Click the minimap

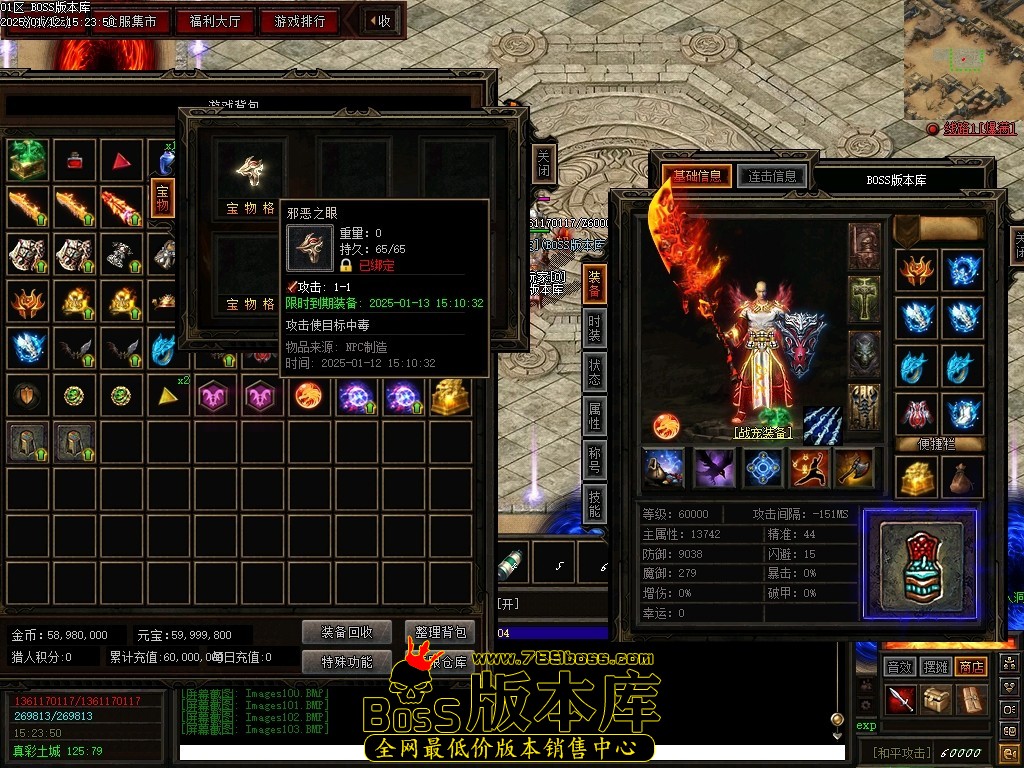[963, 59]
